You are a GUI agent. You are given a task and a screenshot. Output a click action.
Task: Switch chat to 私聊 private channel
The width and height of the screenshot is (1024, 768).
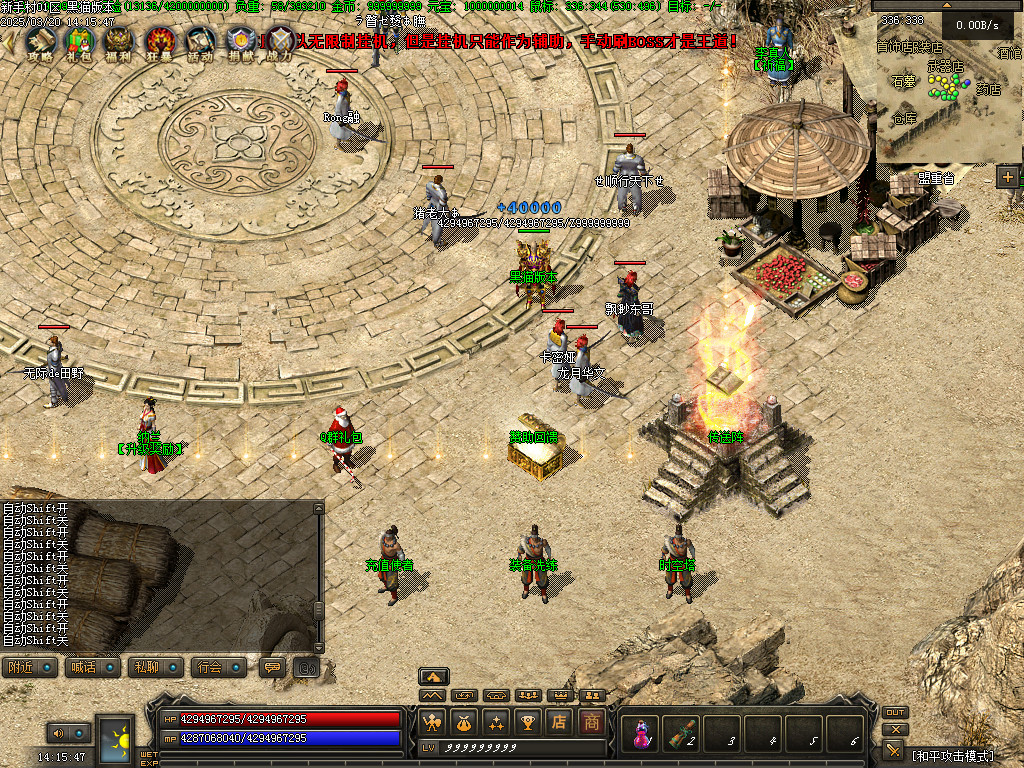(155, 667)
